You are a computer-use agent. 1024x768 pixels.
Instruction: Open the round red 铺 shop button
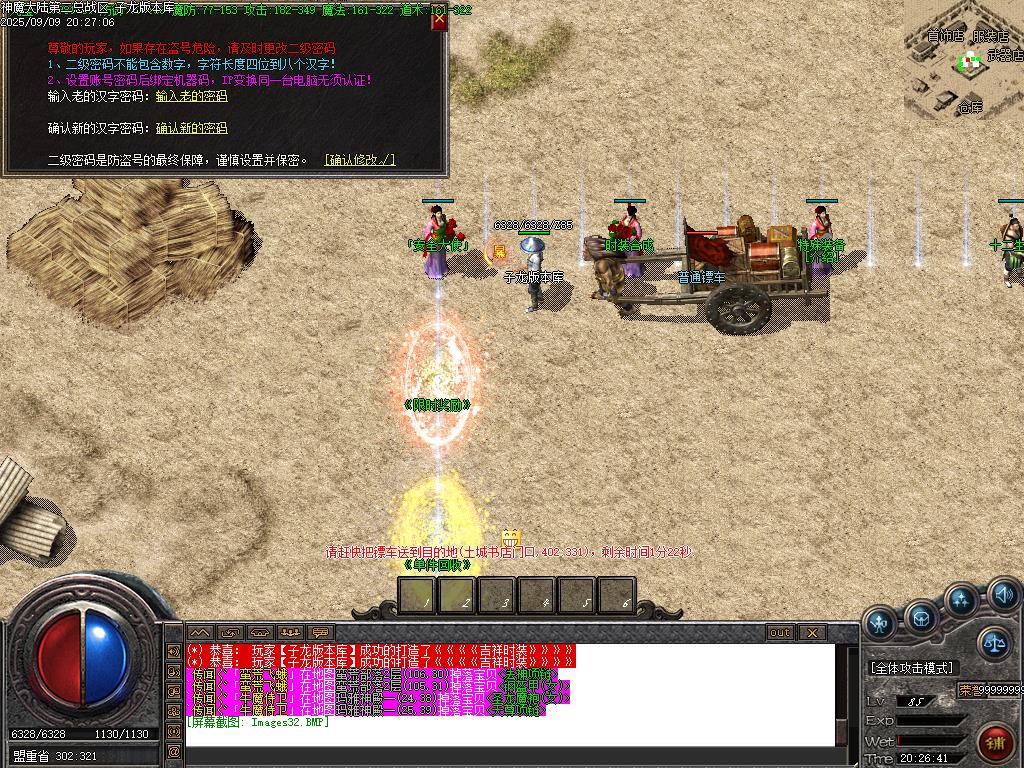994,742
